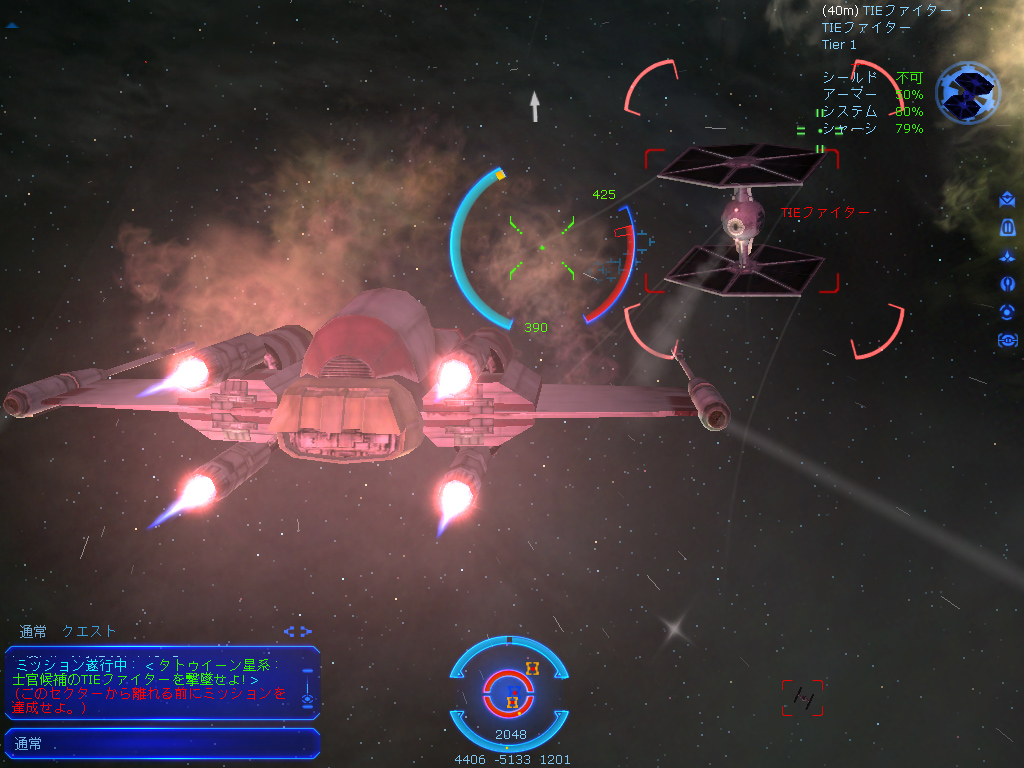1024x768 pixels.
Task: Open the backpack inventory icon
Action: pyautogui.click(x=1007, y=228)
